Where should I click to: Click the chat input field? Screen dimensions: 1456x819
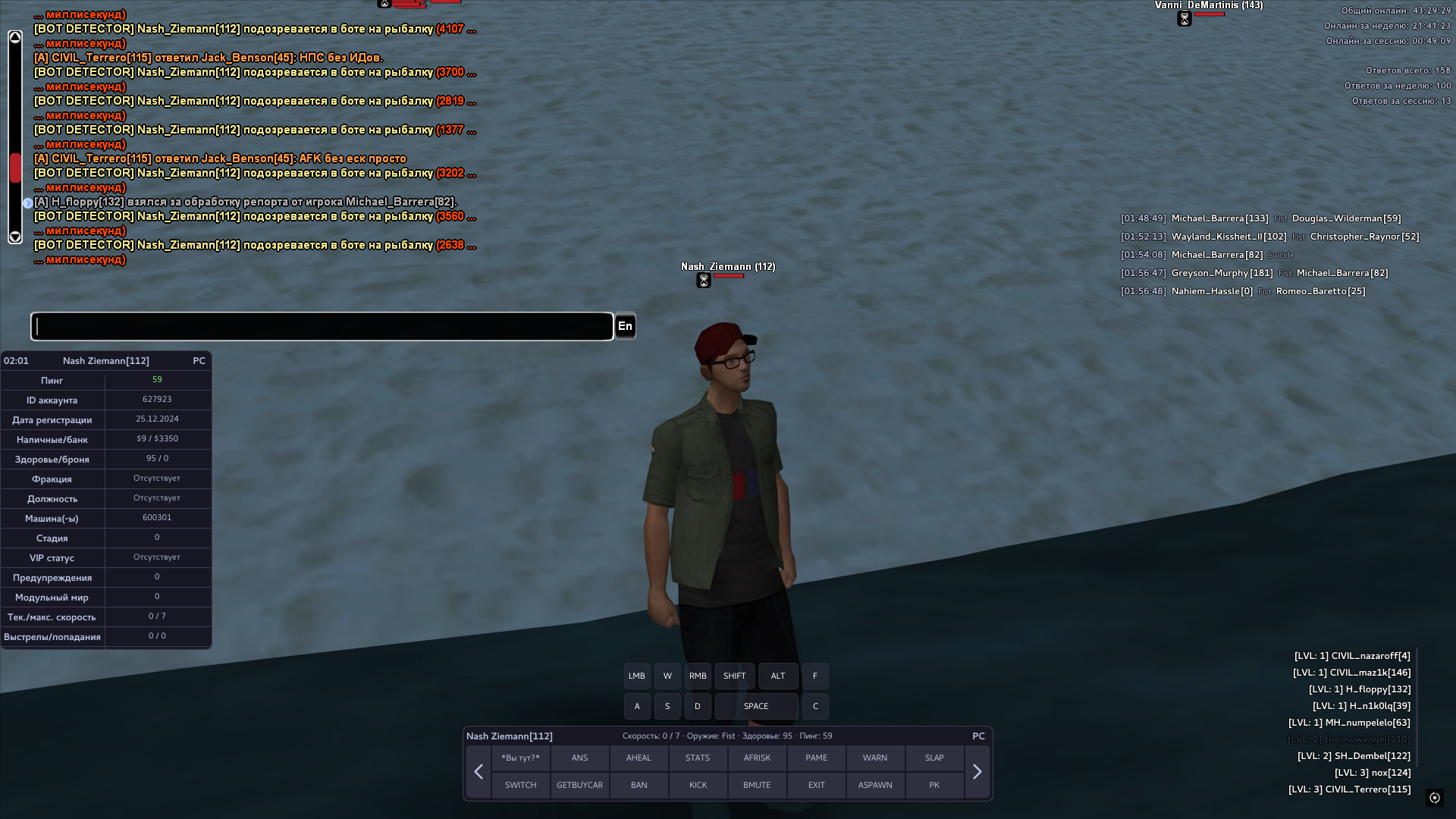pyautogui.click(x=322, y=326)
